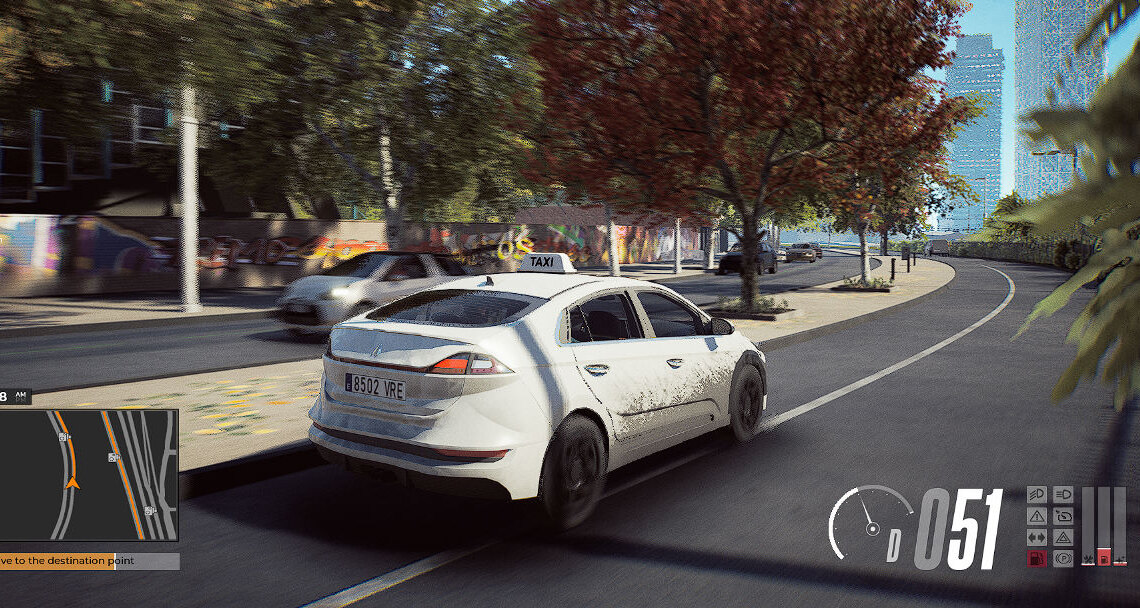1140x608 pixels.
Task: Select the check engine indicator icon
Action: tap(1062, 516)
